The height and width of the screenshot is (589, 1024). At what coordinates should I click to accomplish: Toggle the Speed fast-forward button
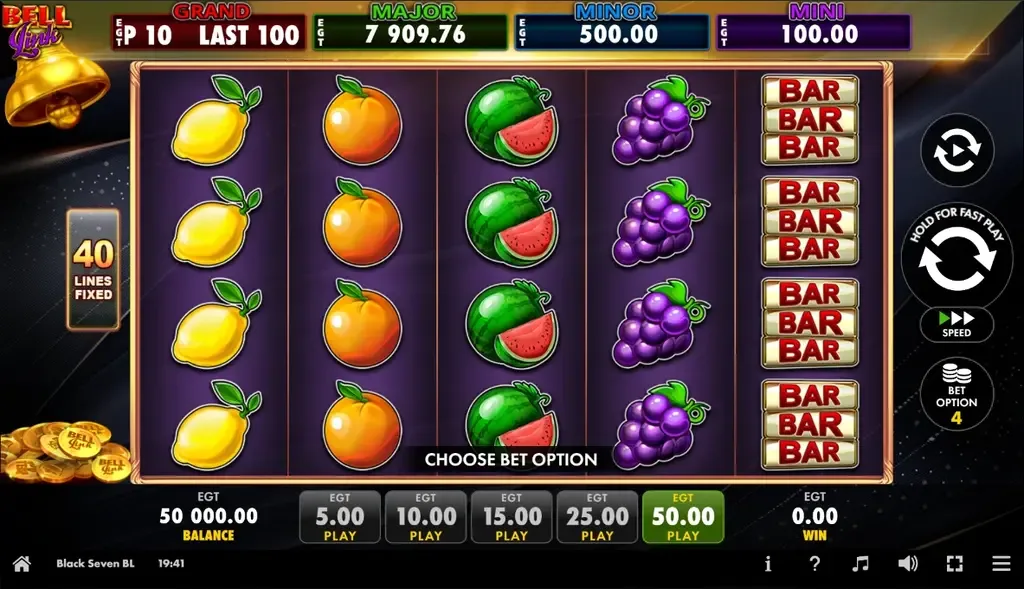[957, 323]
